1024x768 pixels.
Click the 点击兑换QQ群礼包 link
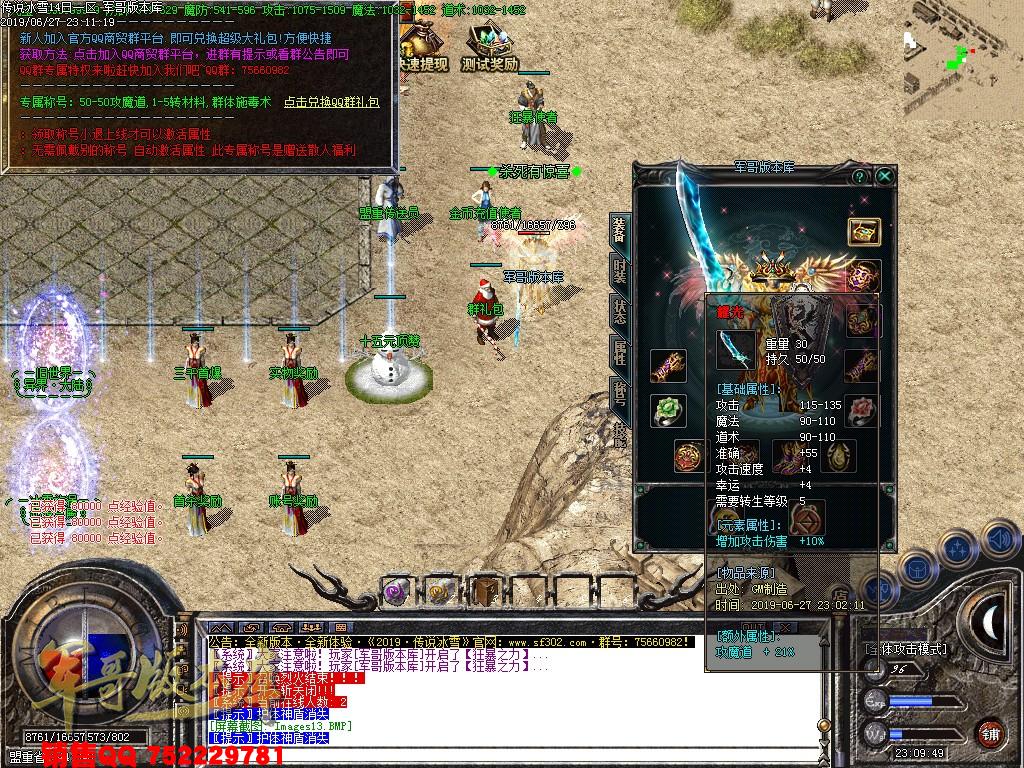[x=331, y=101]
